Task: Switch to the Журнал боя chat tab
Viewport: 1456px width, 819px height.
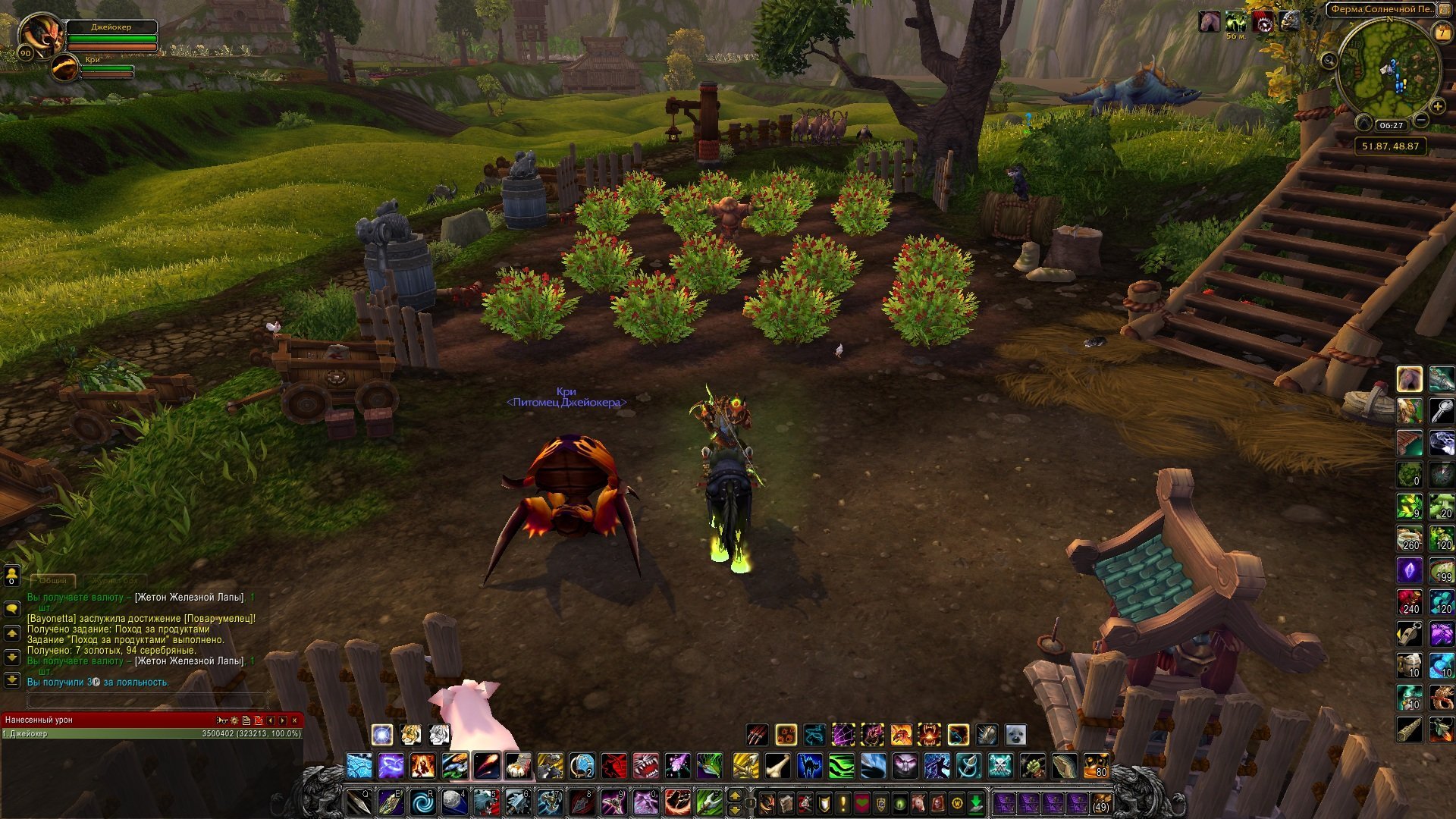Action: (x=115, y=580)
